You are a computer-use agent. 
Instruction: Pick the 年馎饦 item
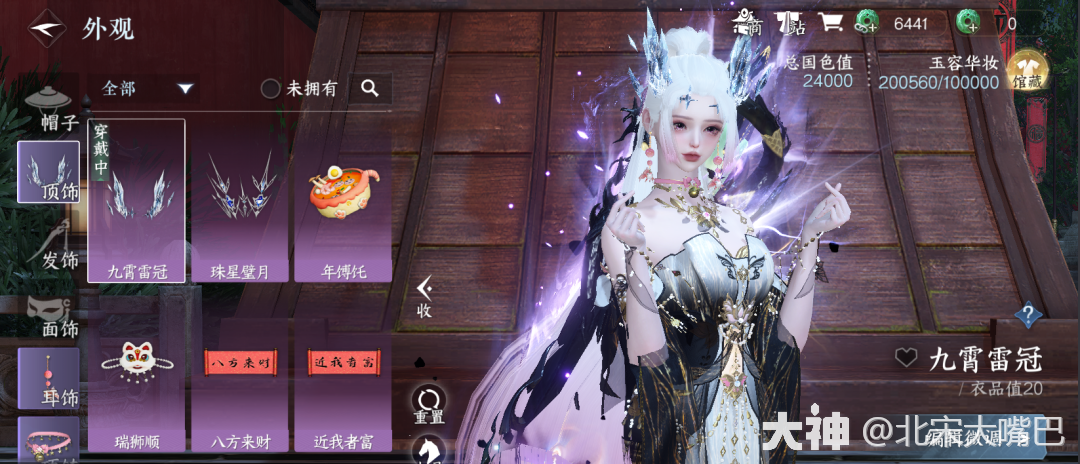tap(343, 202)
